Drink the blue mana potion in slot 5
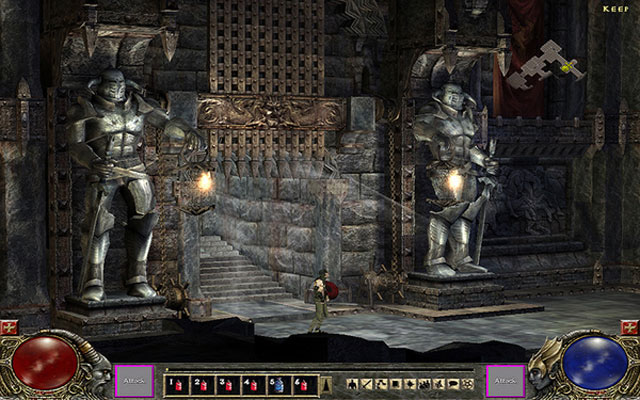 tap(279, 384)
